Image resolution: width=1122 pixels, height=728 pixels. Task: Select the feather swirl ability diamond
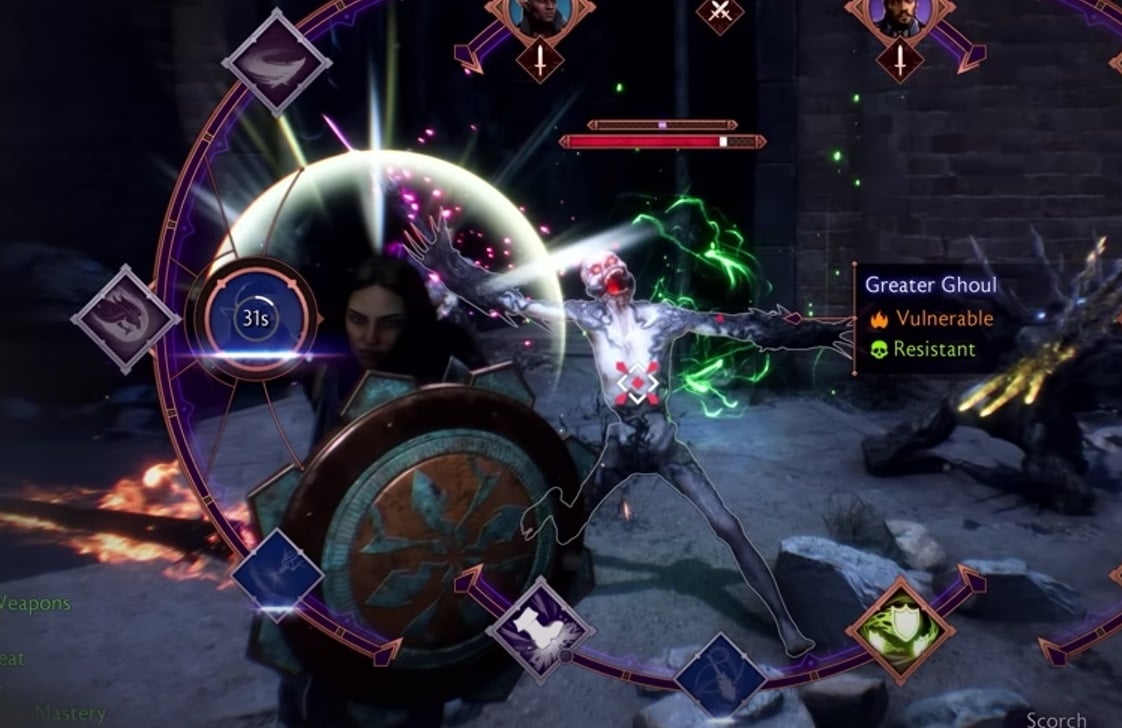pos(276,62)
